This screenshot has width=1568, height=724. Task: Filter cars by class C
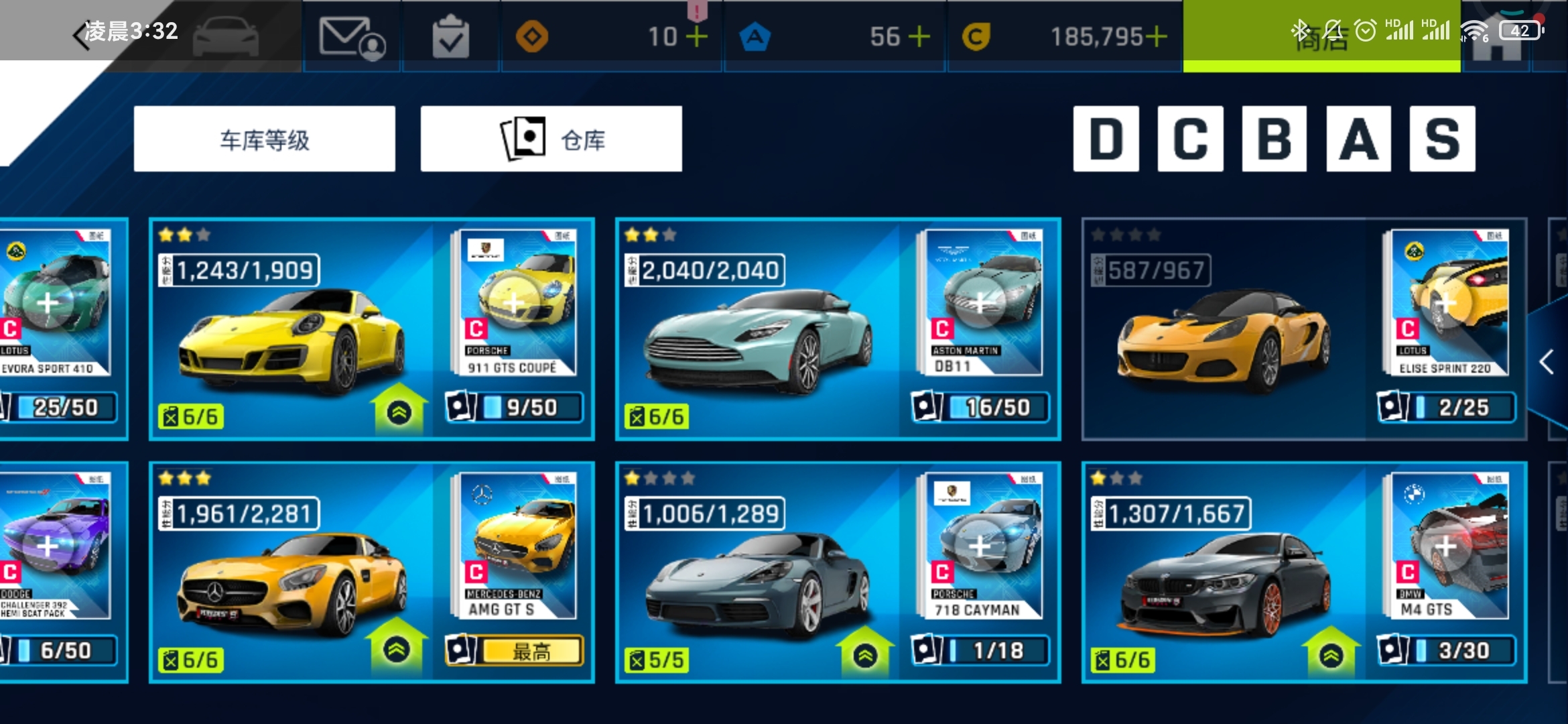pyautogui.click(x=1190, y=139)
